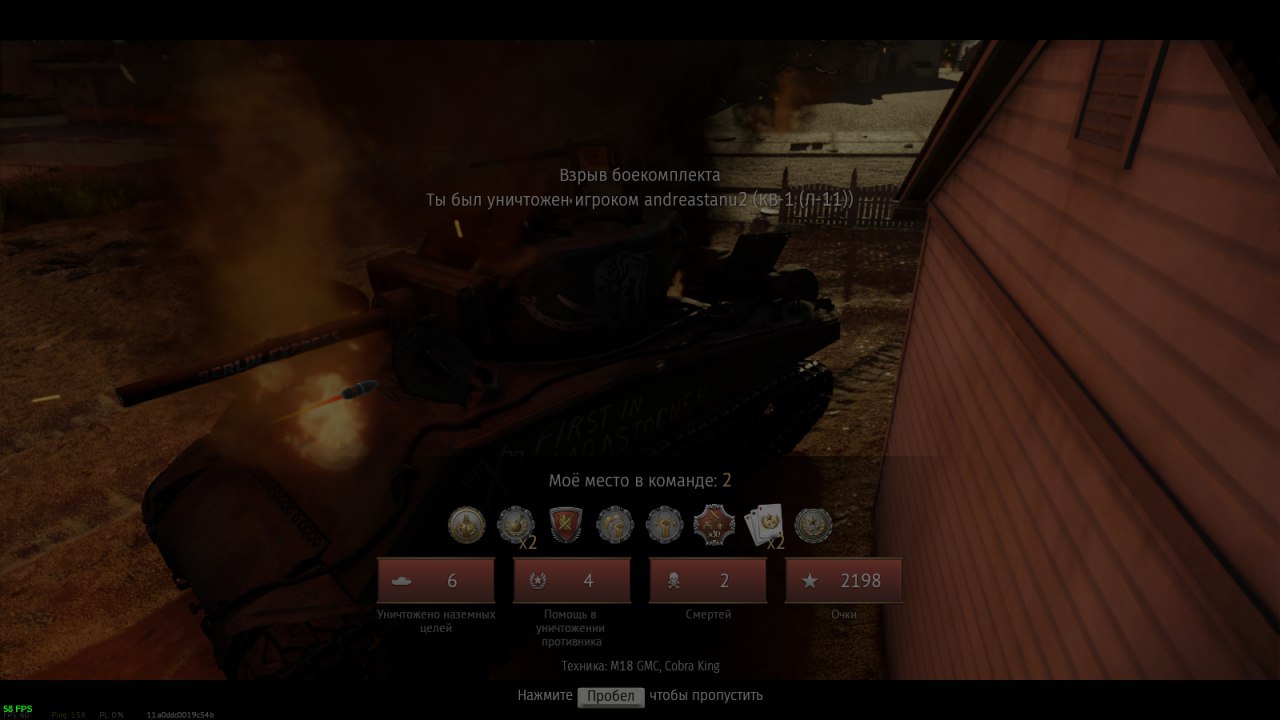Click the raised fist medal icon
1280x720 pixels.
[x=664, y=525]
